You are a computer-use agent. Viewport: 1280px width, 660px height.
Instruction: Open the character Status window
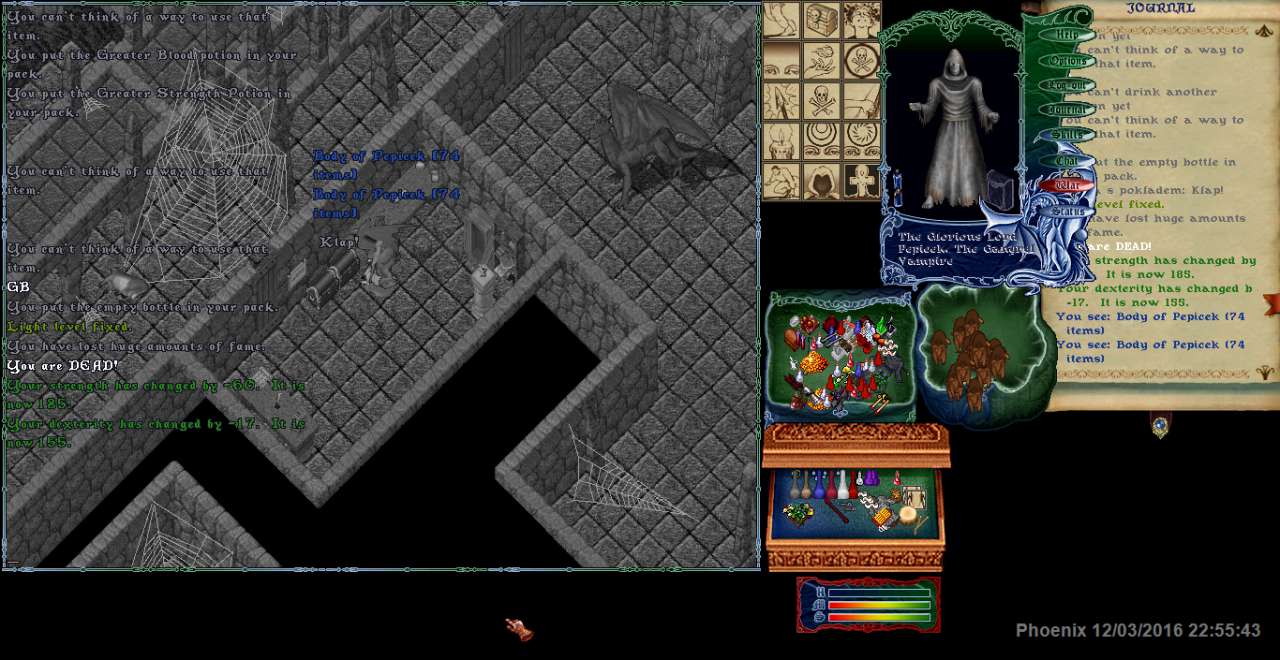1067,211
